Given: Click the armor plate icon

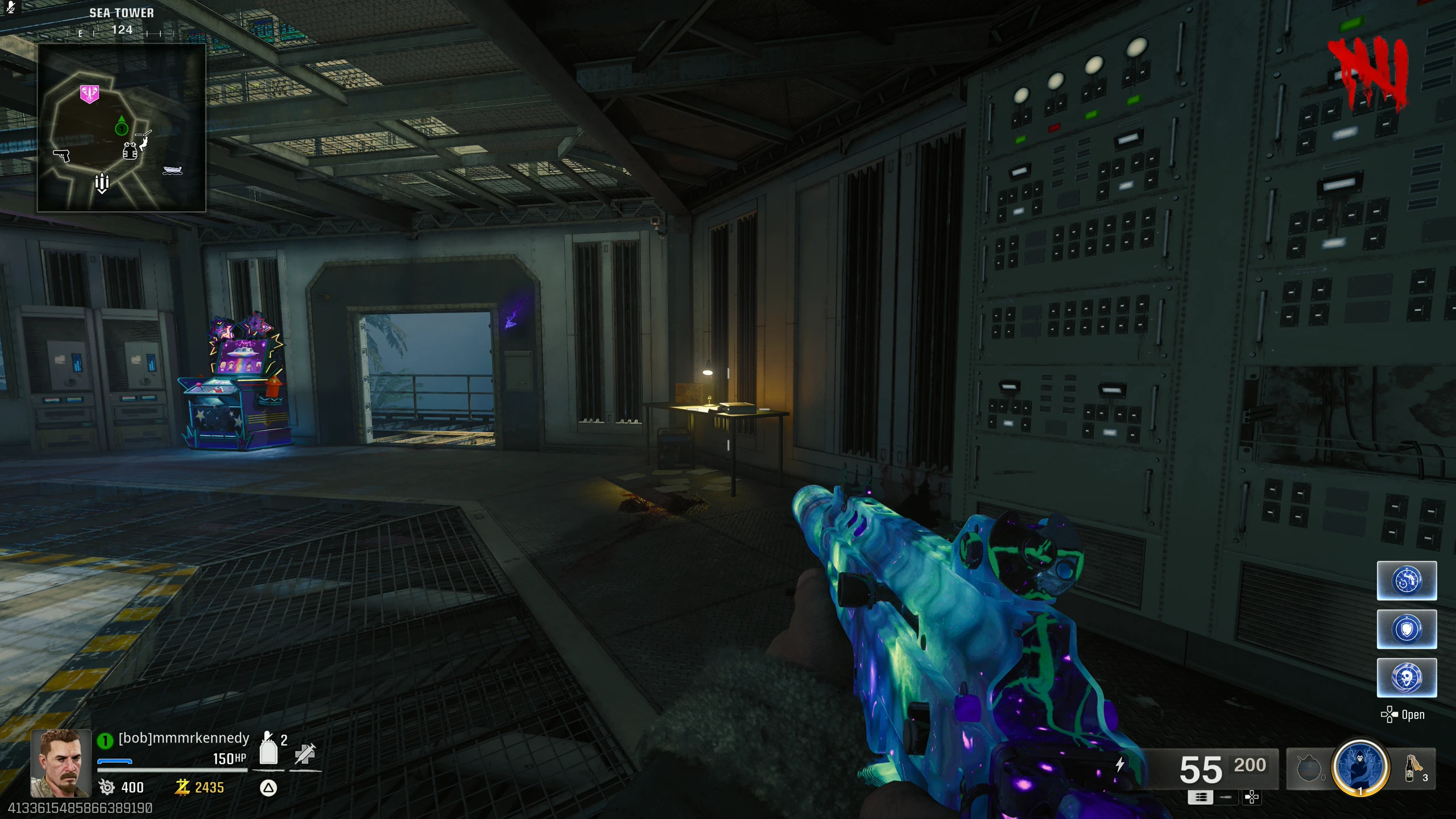Looking at the screenshot, I should (x=268, y=749).
